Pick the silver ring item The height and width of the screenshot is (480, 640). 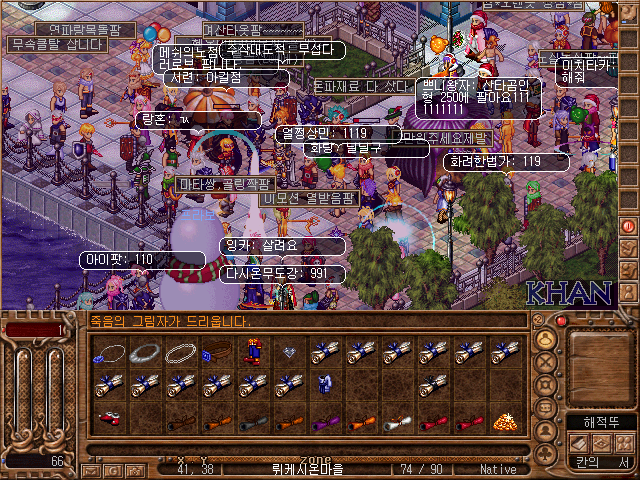pyautogui.click(x=146, y=352)
